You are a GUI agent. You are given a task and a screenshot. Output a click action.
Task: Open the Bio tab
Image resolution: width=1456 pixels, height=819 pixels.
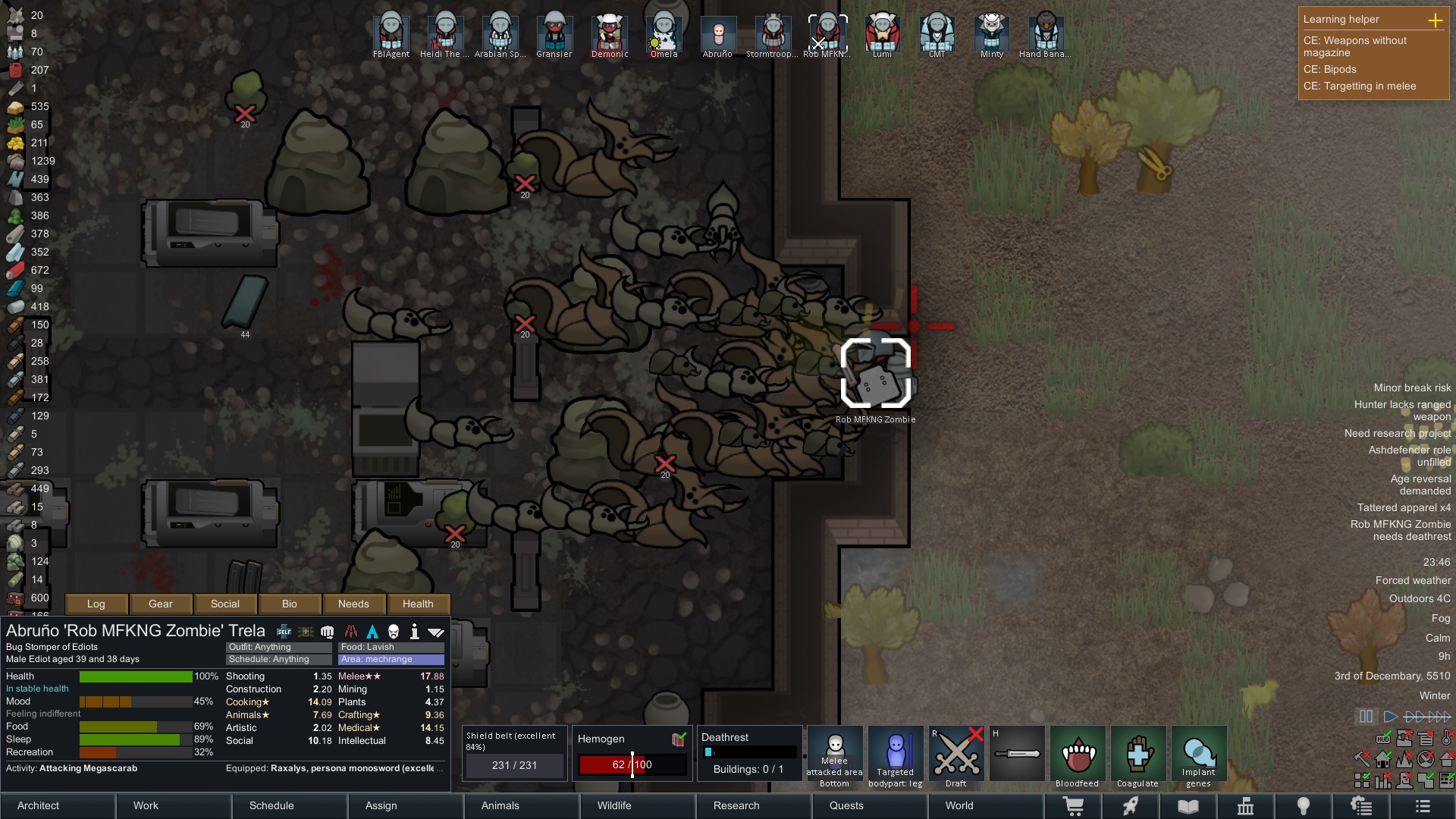pos(290,604)
